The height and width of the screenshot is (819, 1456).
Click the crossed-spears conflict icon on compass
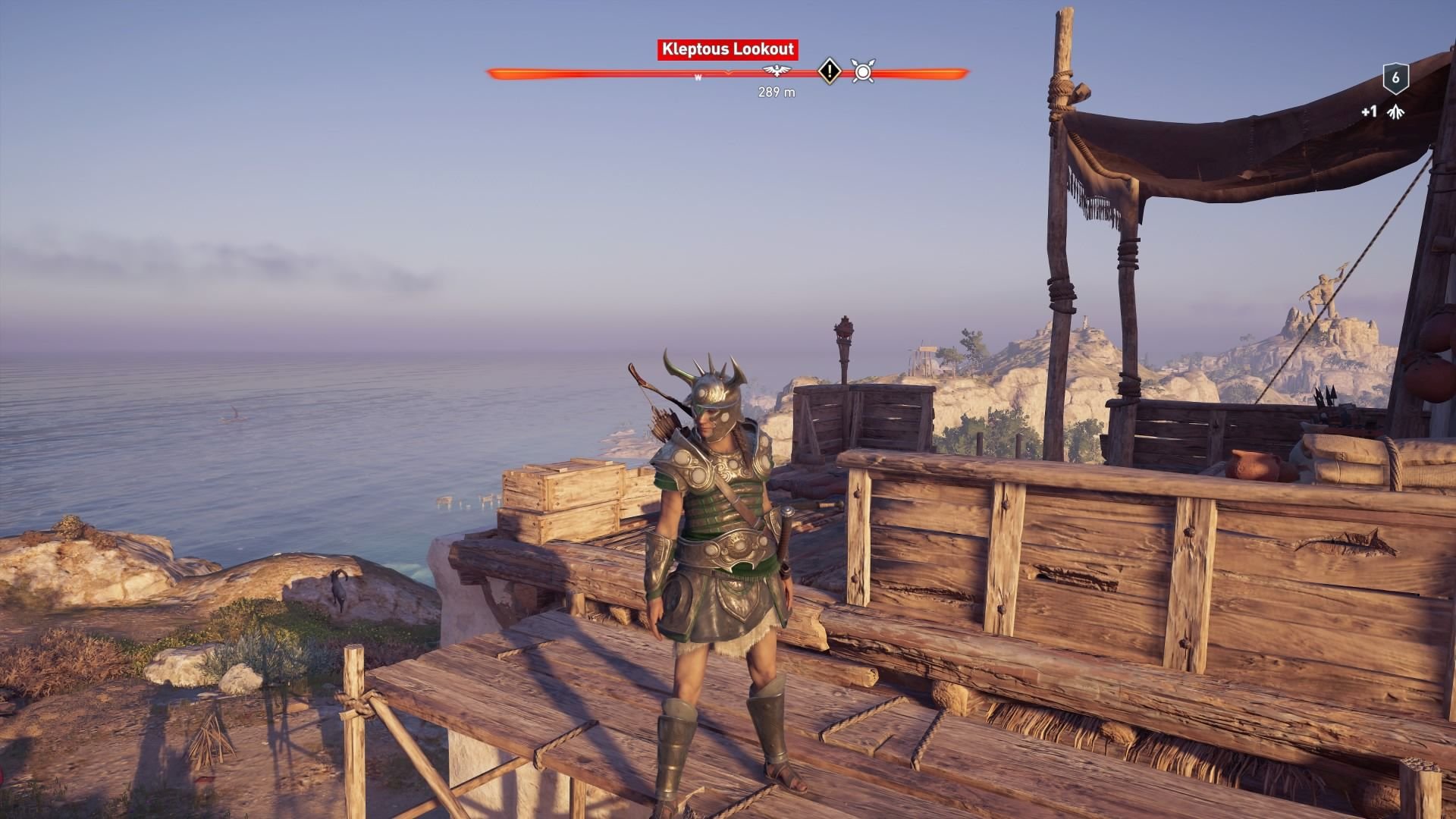pos(862,72)
